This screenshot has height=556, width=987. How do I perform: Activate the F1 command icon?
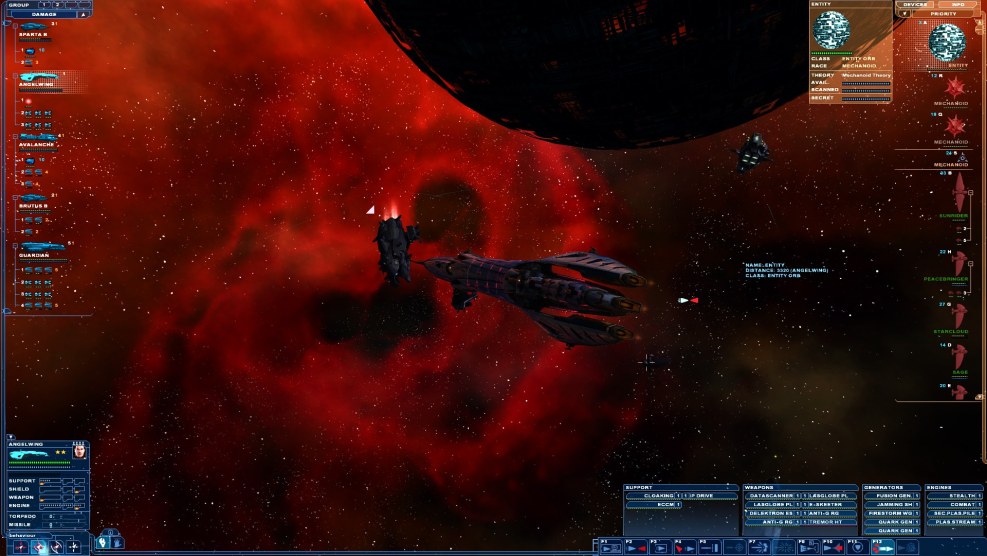point(610,547)
